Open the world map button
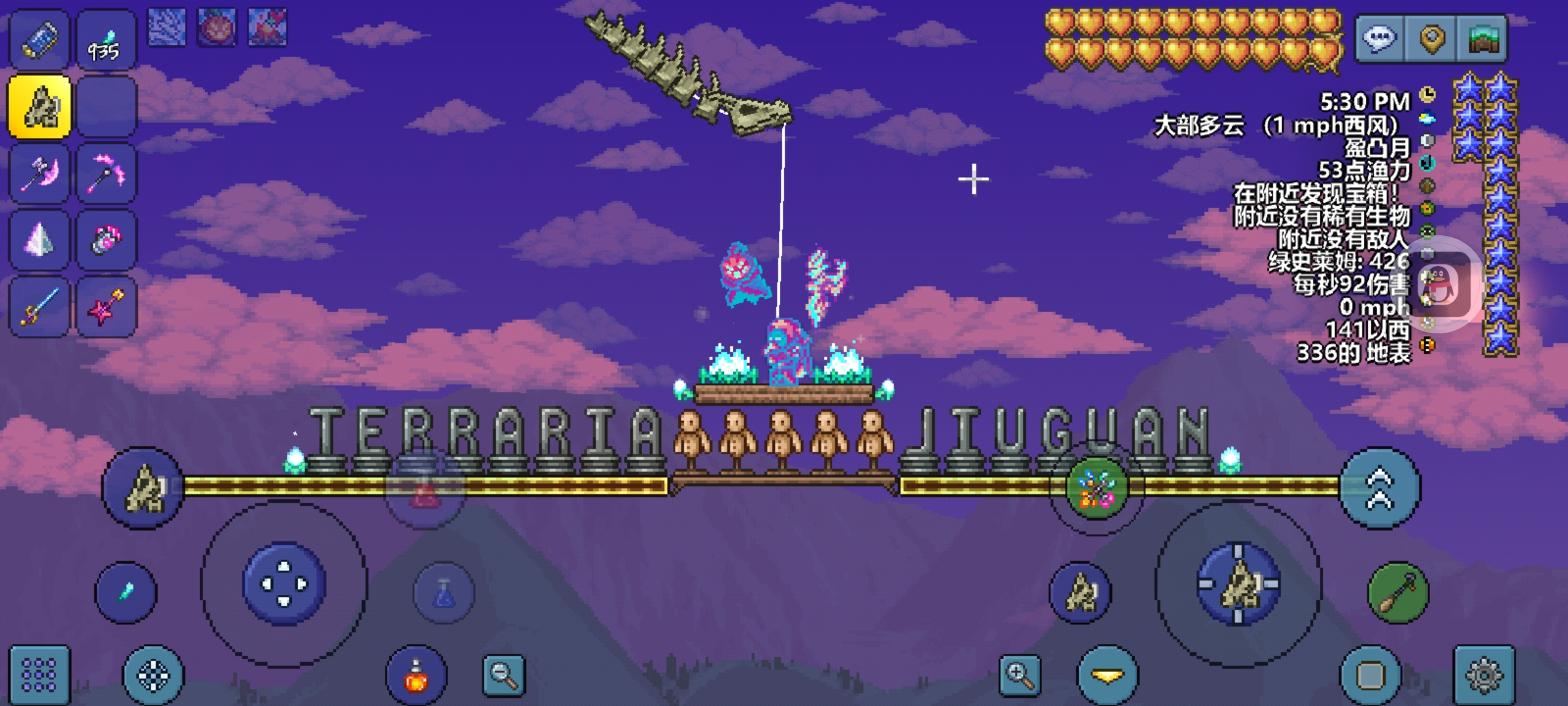 (x=1483, y=39)
